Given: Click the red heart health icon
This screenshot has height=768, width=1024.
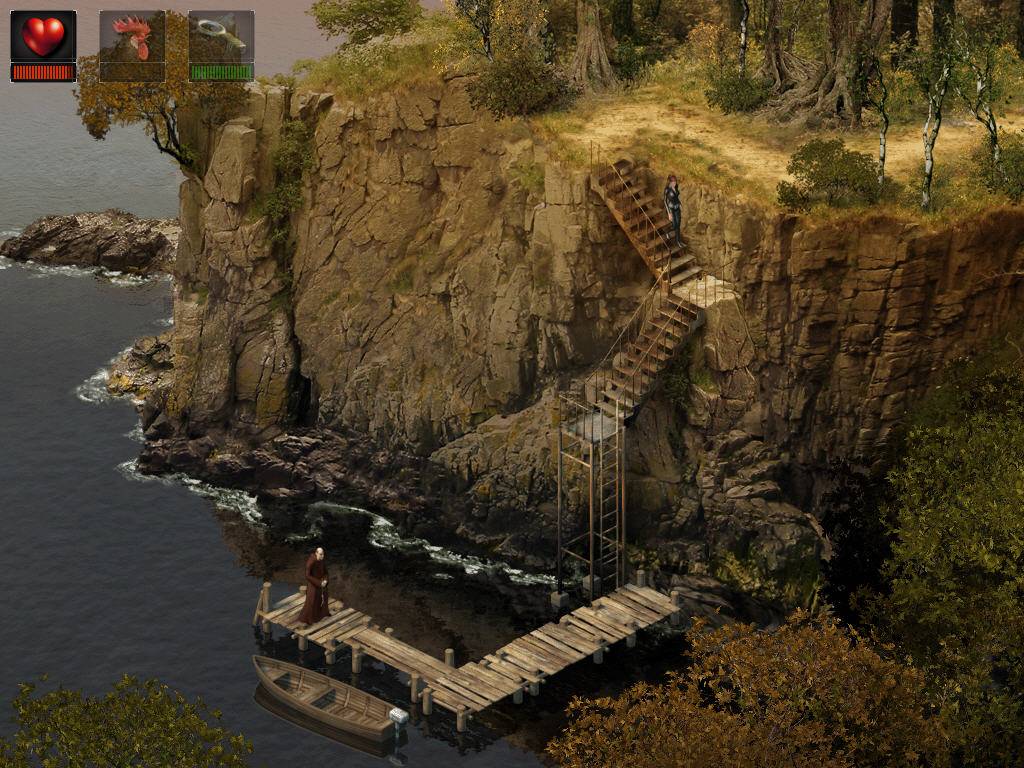Looking at the screenshot, I should [43, 37].
